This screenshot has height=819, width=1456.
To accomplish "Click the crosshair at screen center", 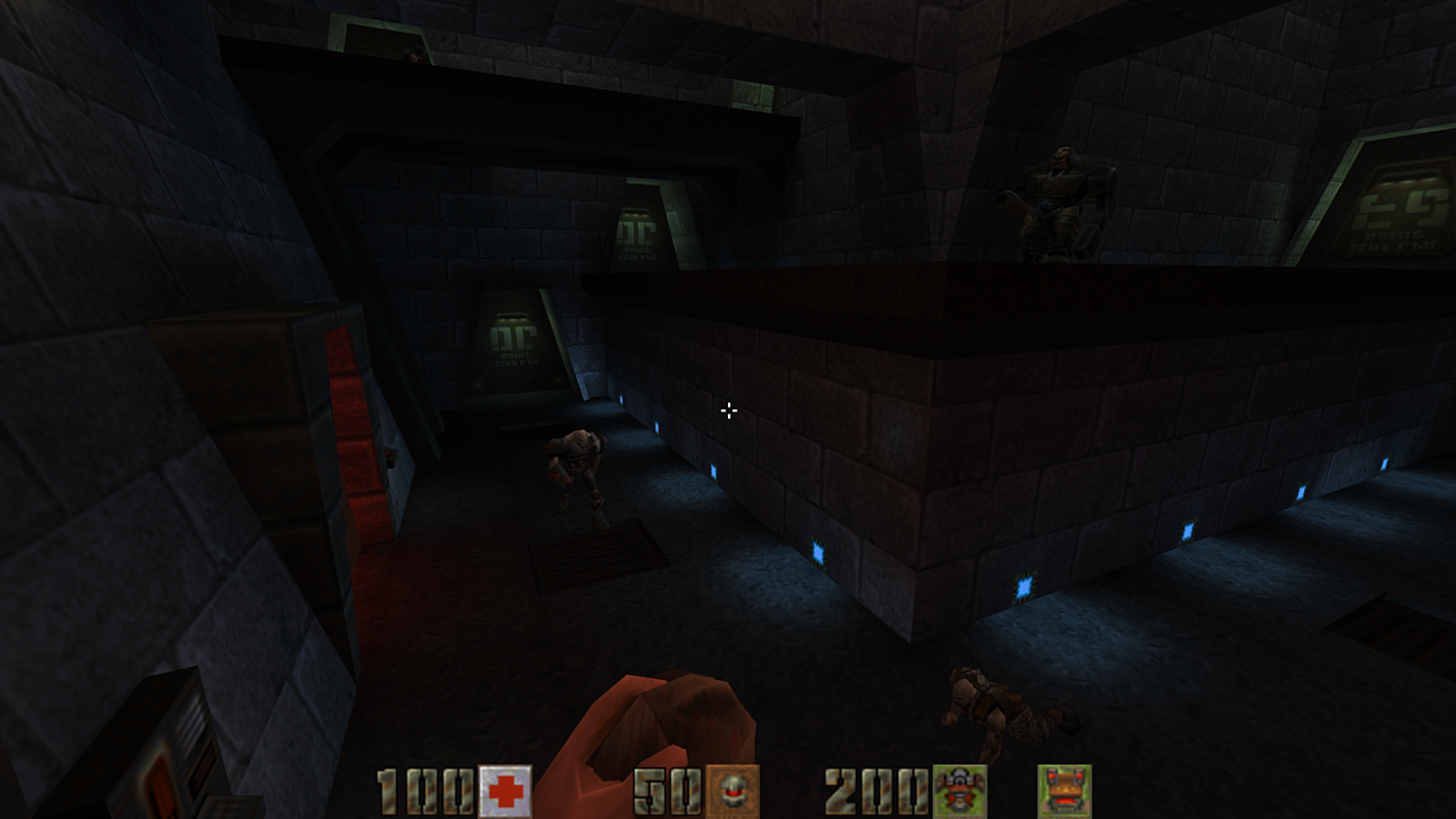I will (x=728, y=410).
